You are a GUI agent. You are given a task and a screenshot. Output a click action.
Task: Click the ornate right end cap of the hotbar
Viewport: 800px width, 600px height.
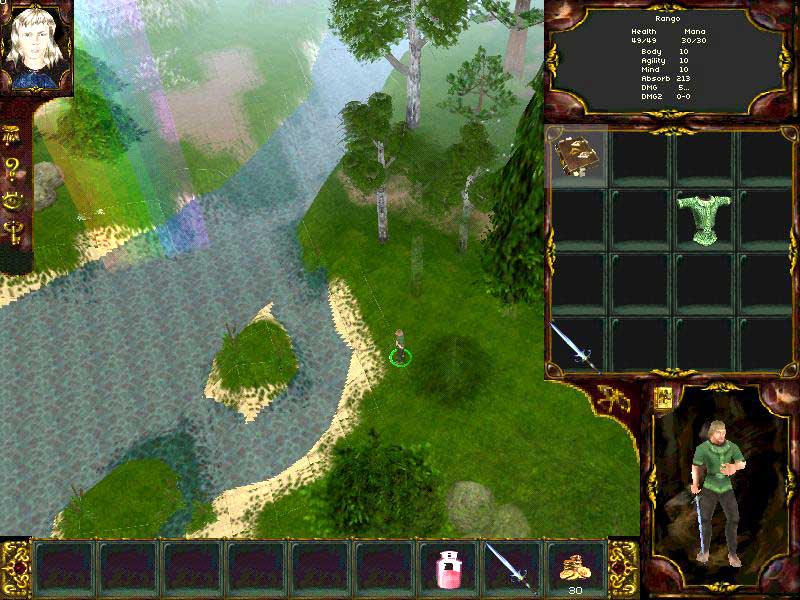tap(624, 566)
